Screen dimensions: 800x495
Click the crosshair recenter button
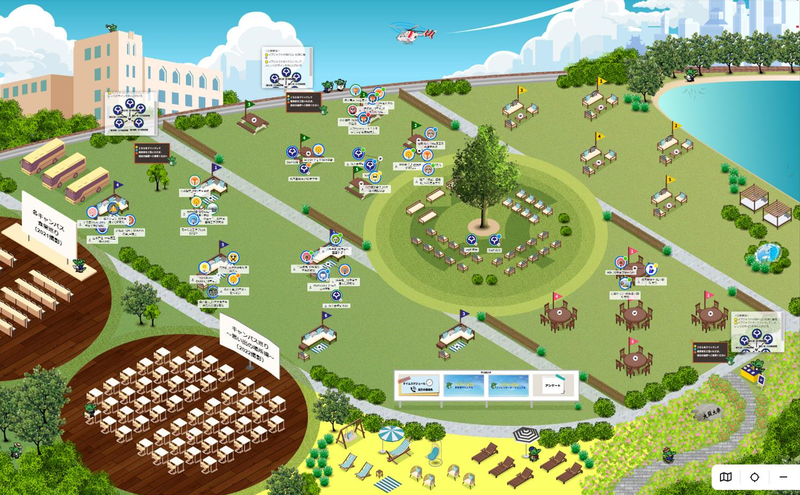tap(755, 477)
